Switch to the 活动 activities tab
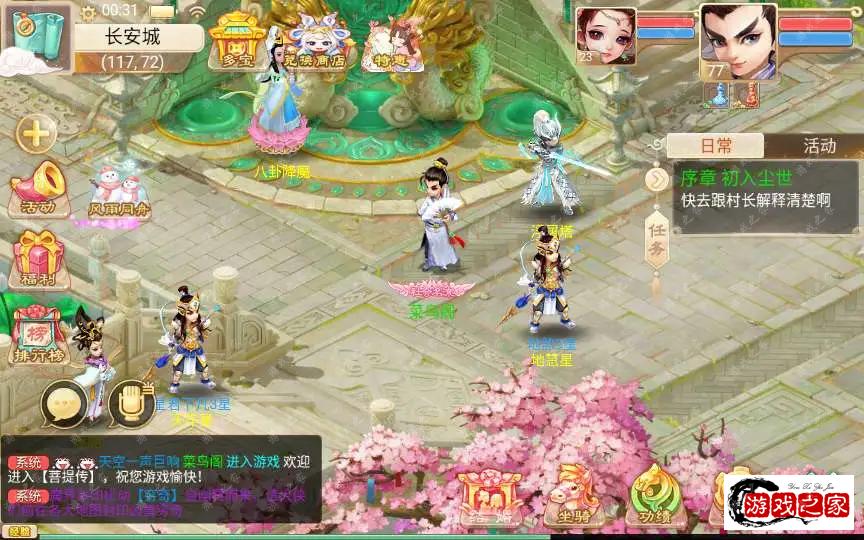Image resolution: width=864 pixels, height=540 pixels. 819,146
